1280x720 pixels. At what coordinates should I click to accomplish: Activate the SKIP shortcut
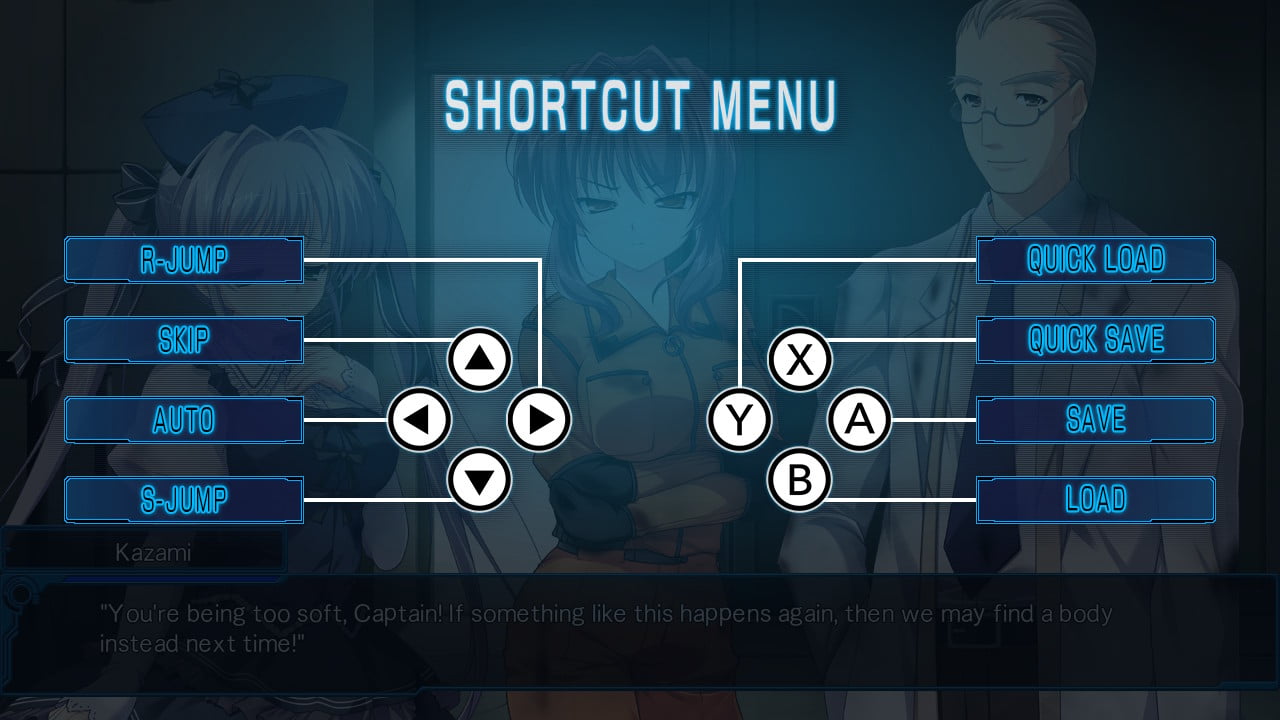(184, 340)
